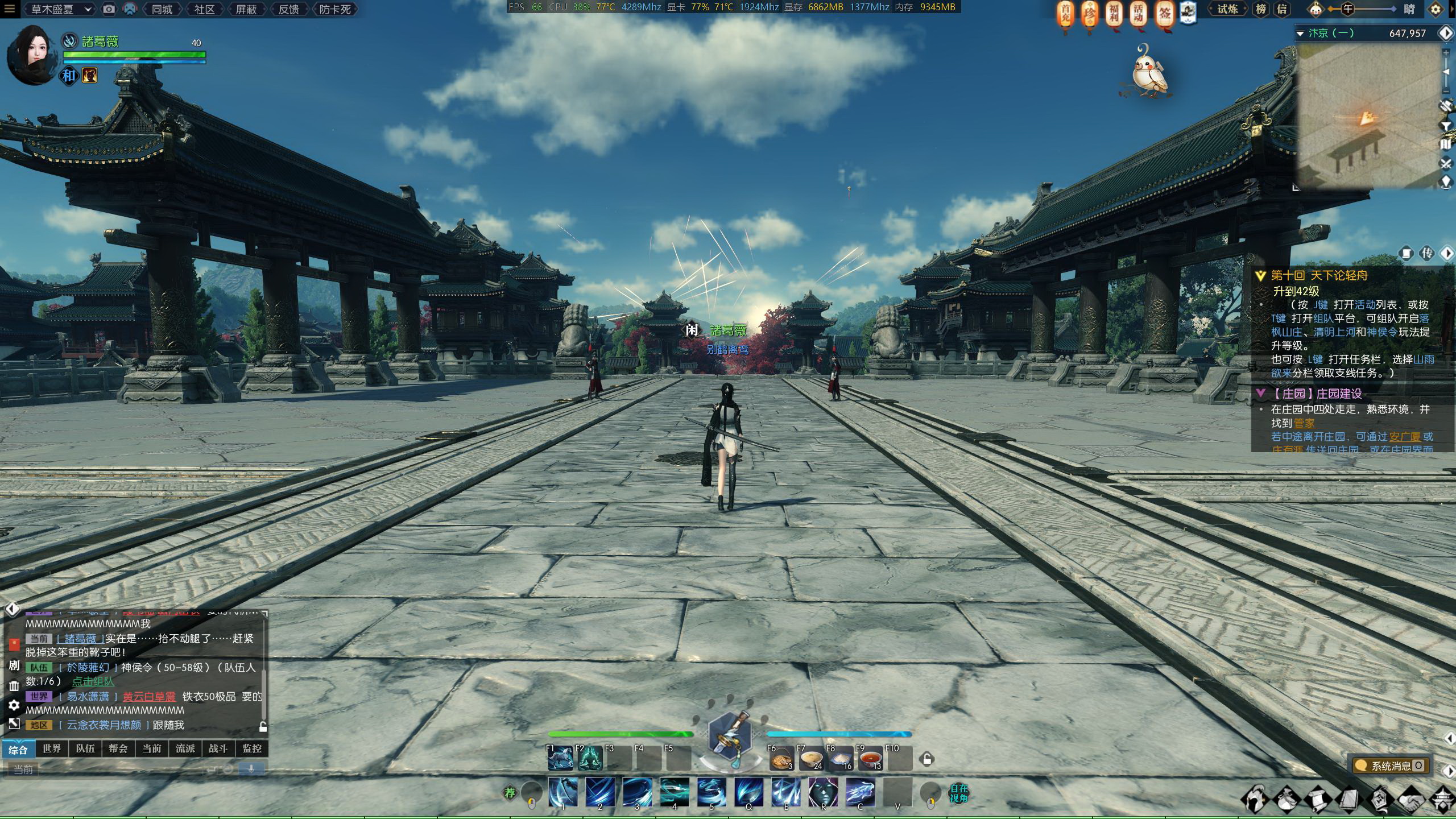Open the minimap funnel filter

pos(1446,126)
